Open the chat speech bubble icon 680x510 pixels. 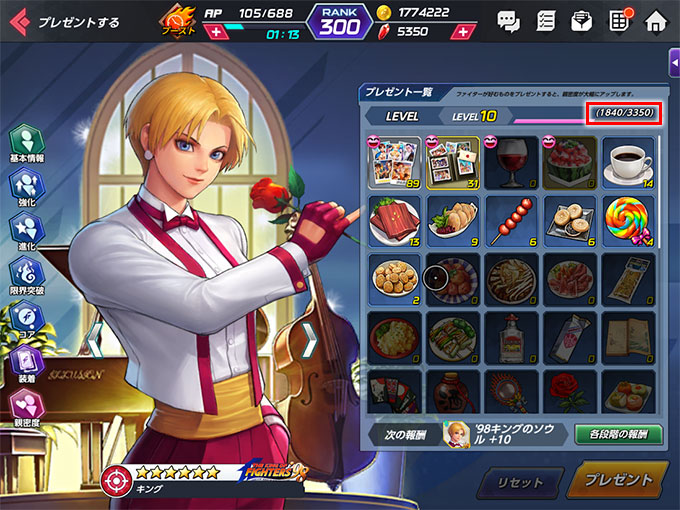(508, 20)
